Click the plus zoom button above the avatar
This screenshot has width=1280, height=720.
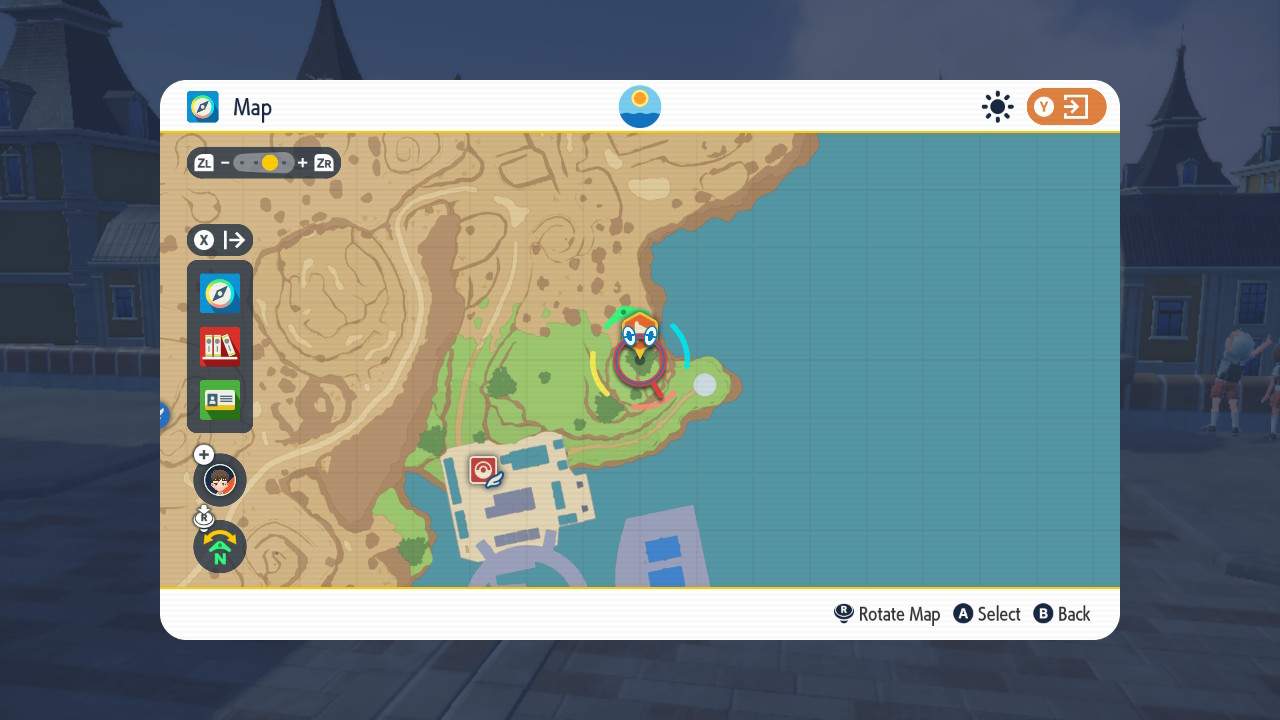pos(203,454)
